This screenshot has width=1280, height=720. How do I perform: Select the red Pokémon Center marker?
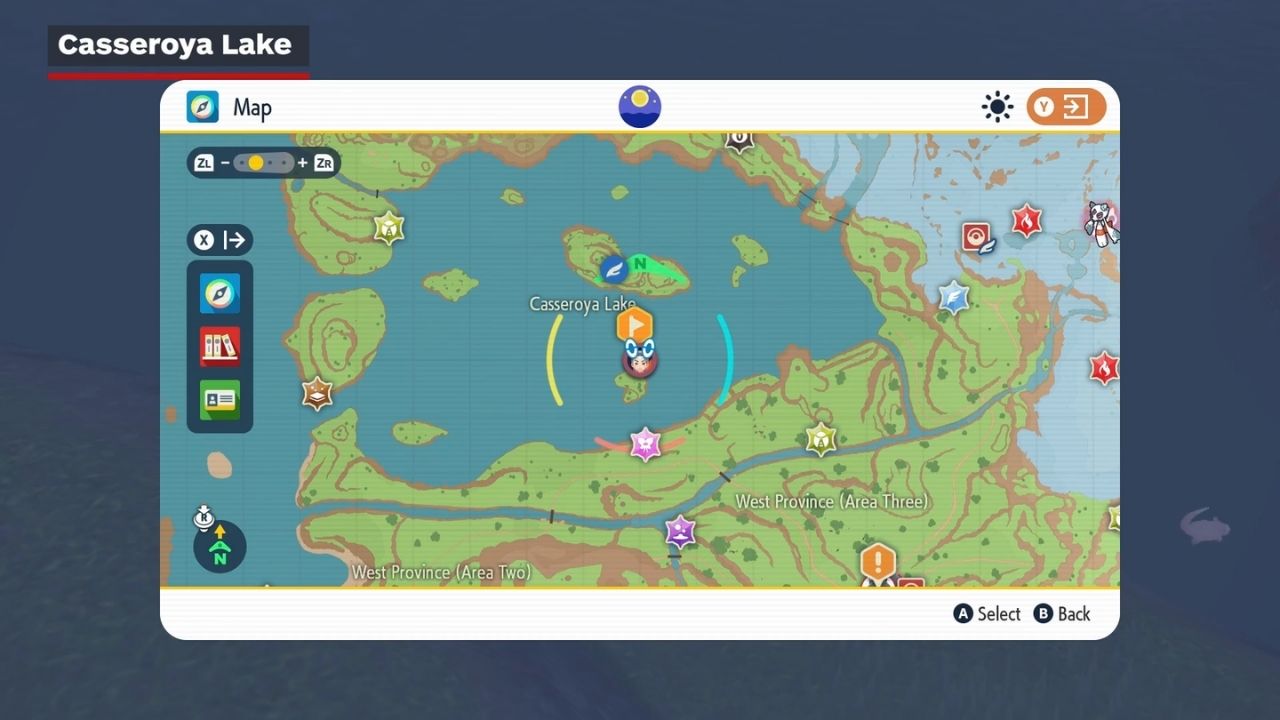(x=976, y=237)
